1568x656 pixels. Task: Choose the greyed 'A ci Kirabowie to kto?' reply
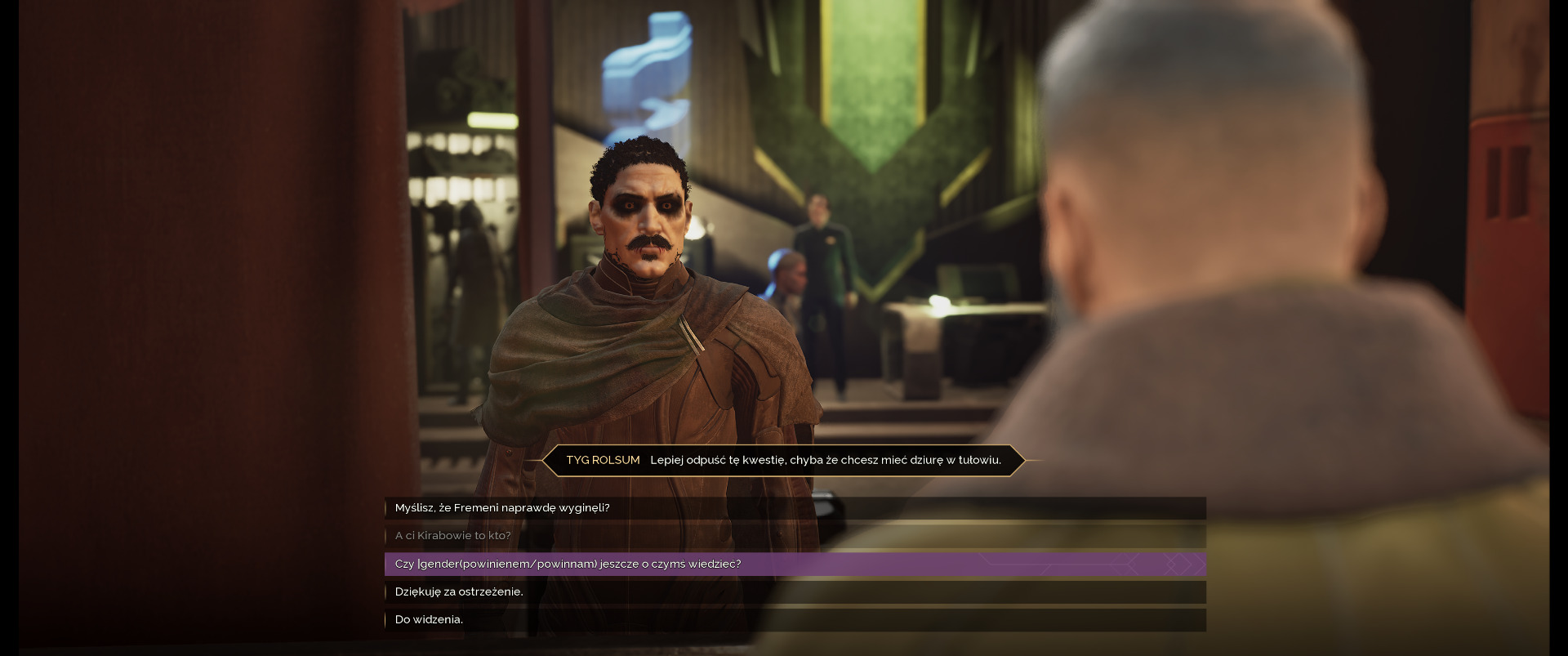pos(453,536)
